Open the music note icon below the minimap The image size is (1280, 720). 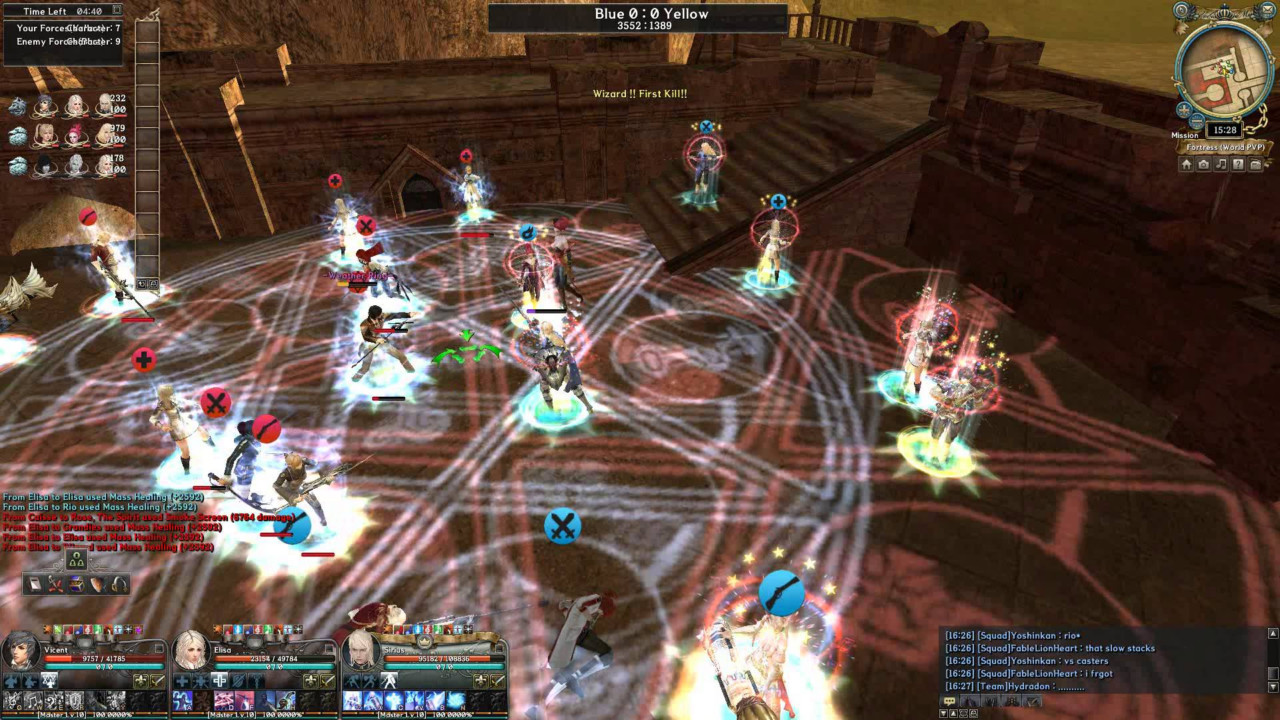[x=1221, y=164]
